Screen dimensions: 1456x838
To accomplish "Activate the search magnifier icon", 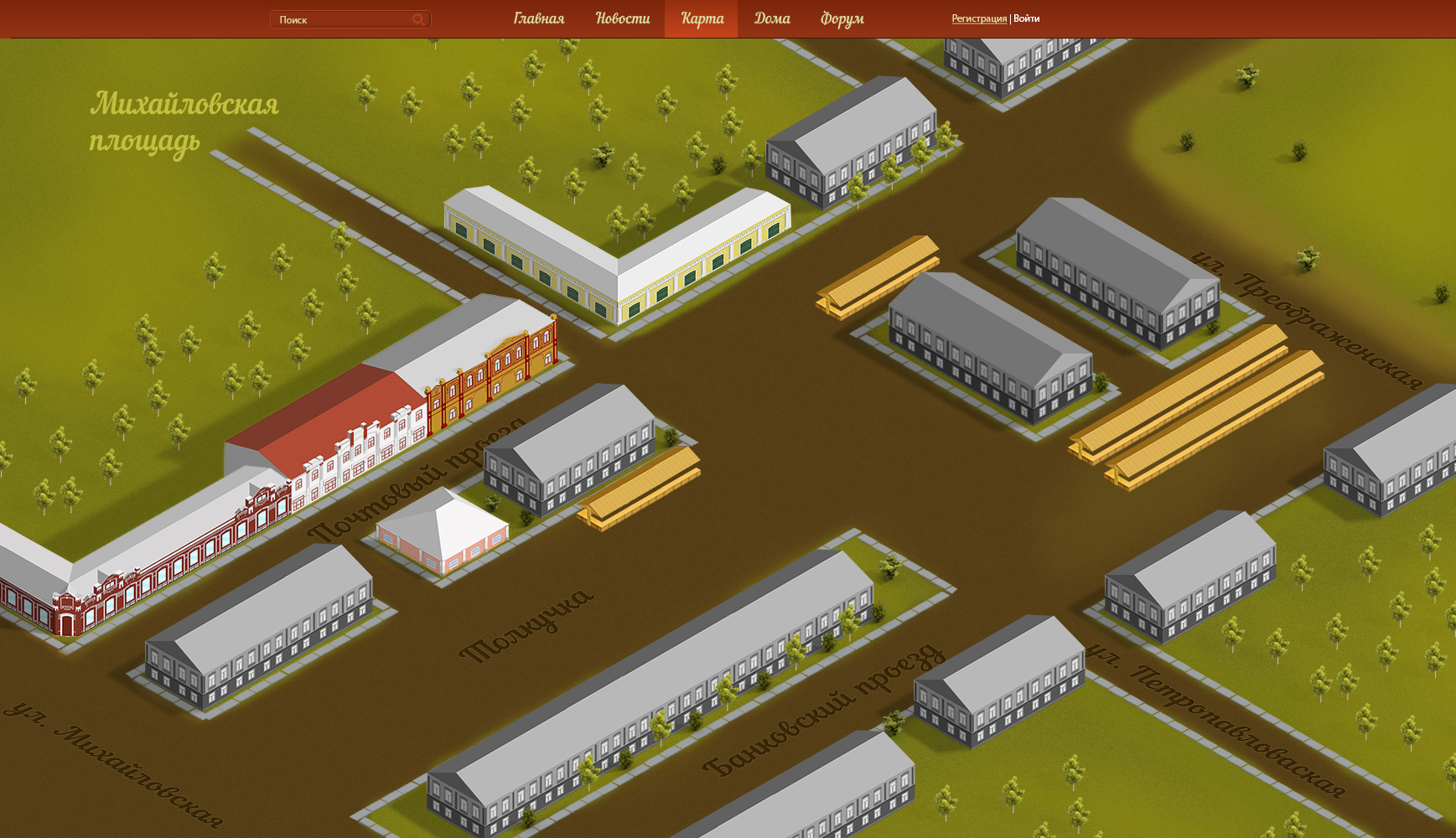I will (418, 19).
